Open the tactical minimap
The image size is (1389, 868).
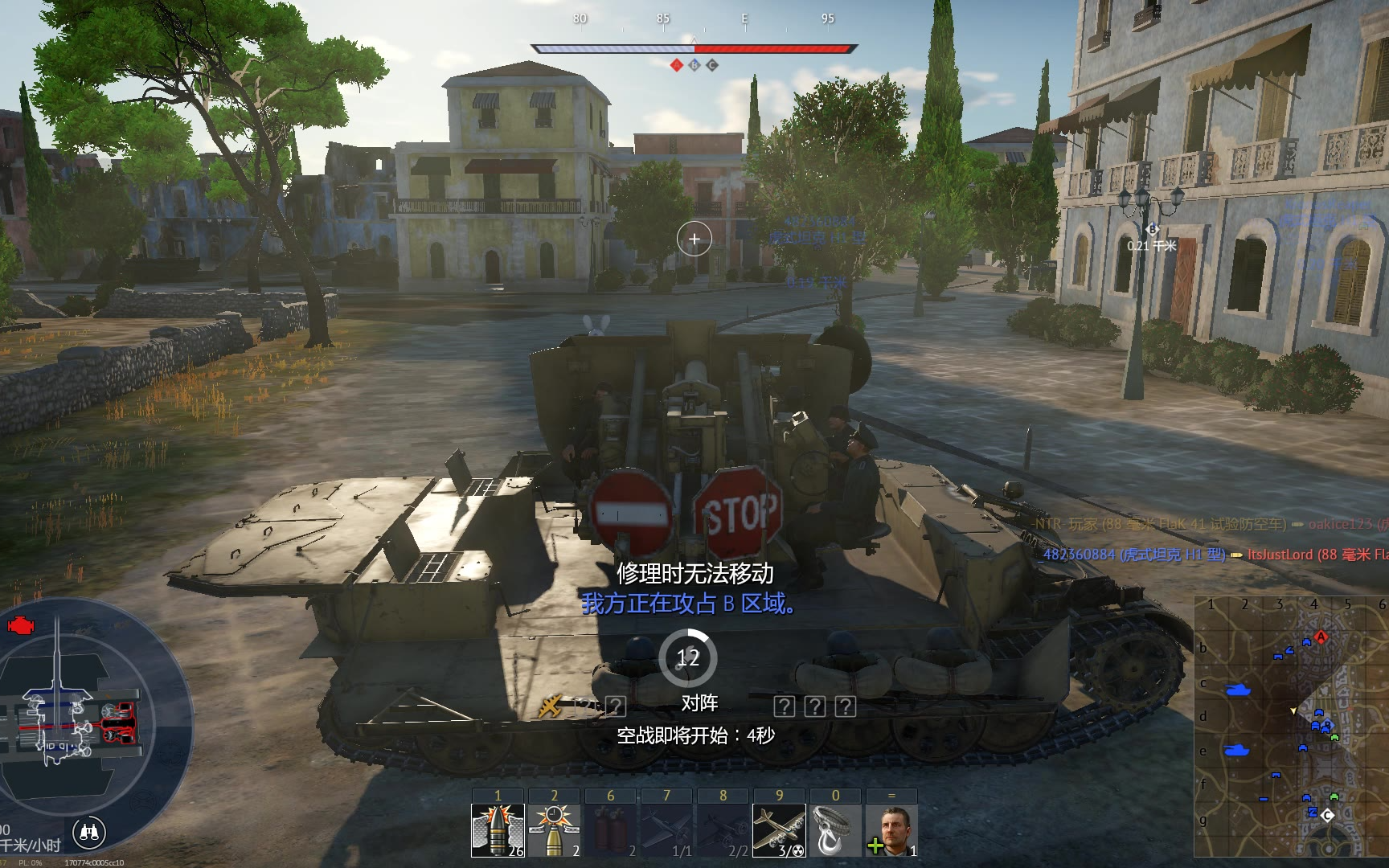click(1290, 727)
